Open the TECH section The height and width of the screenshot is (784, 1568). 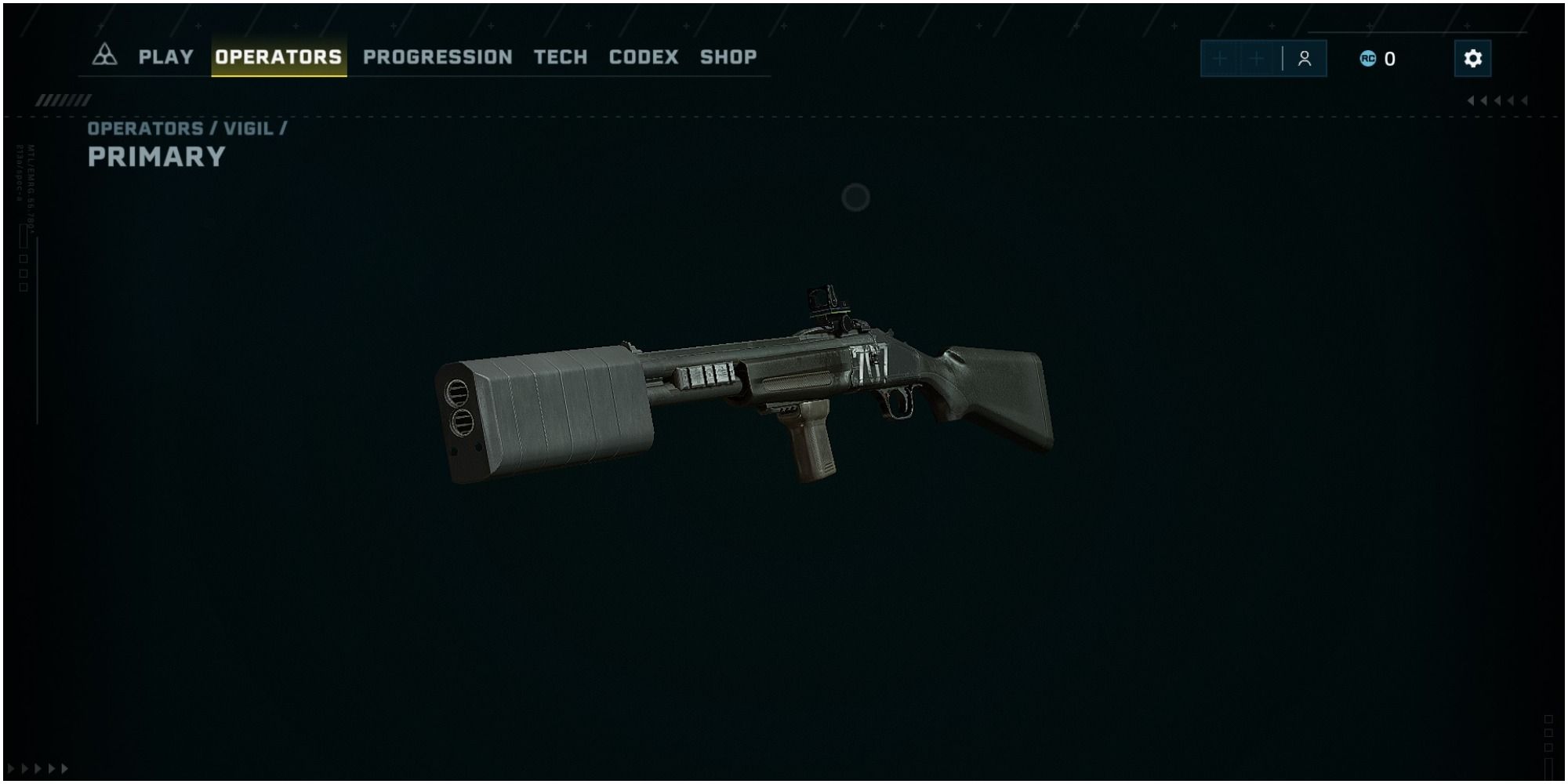point(560,56)
